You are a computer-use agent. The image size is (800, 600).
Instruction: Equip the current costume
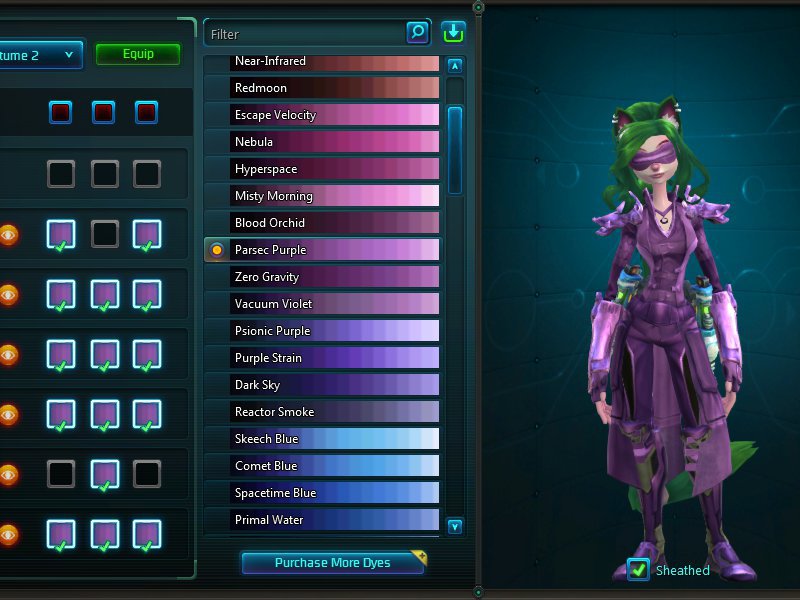coord(138,54)
